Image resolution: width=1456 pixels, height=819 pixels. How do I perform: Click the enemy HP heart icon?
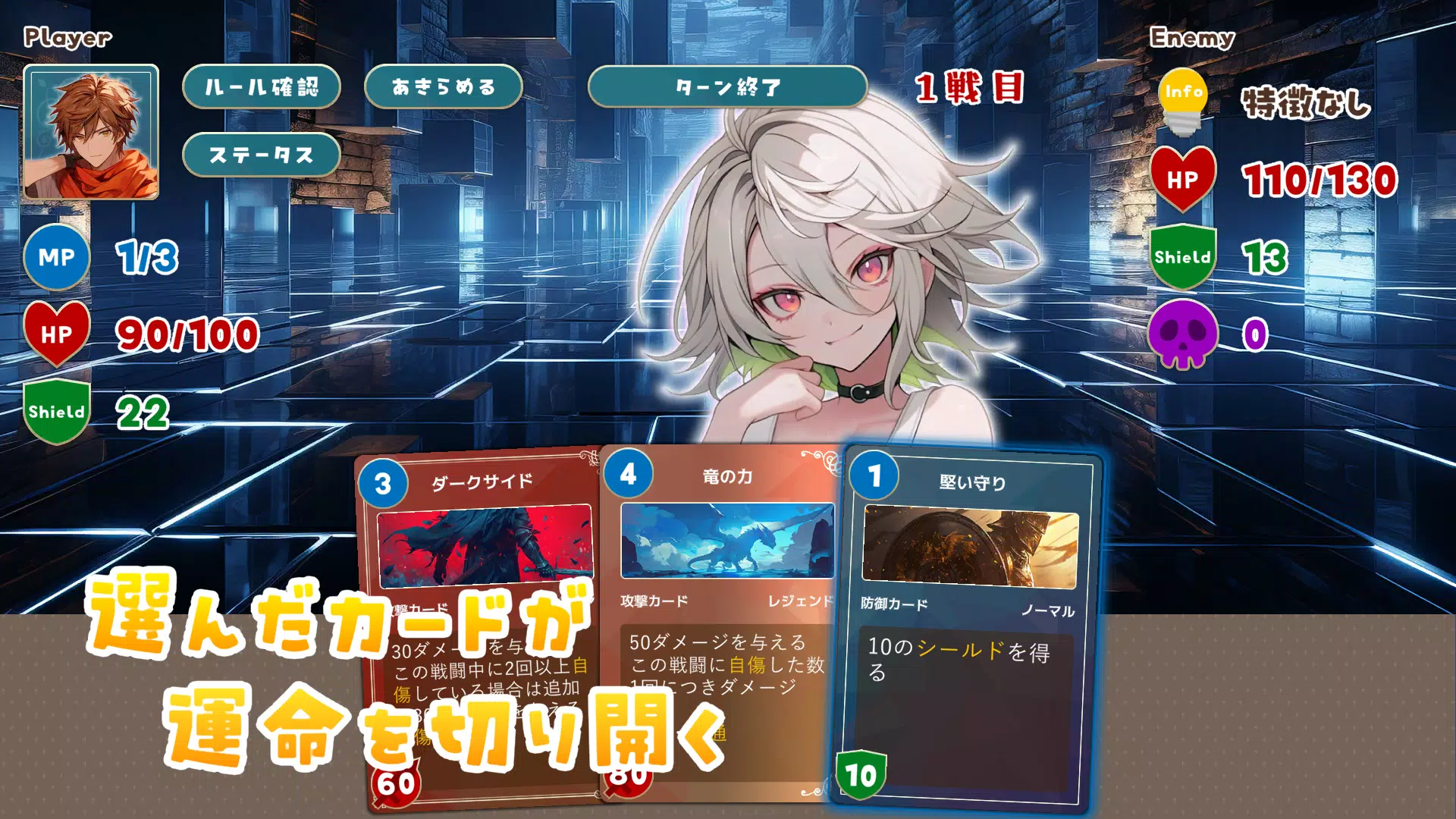[x=1181, y=180]
